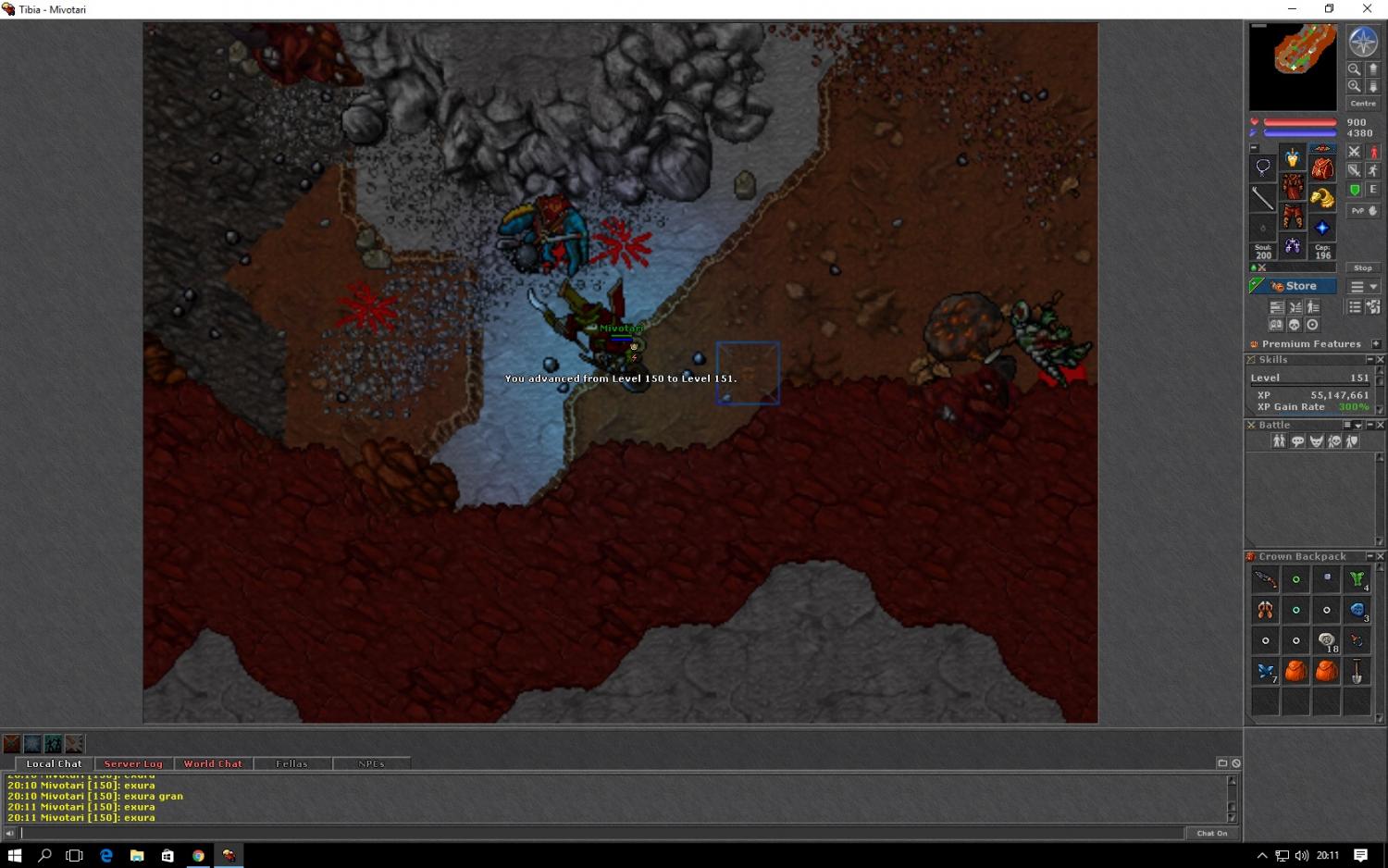This screenshot has width=1388, height=868.
Task: Select the shovel in Crown Backpack
Action: [x=1357, y=672]
